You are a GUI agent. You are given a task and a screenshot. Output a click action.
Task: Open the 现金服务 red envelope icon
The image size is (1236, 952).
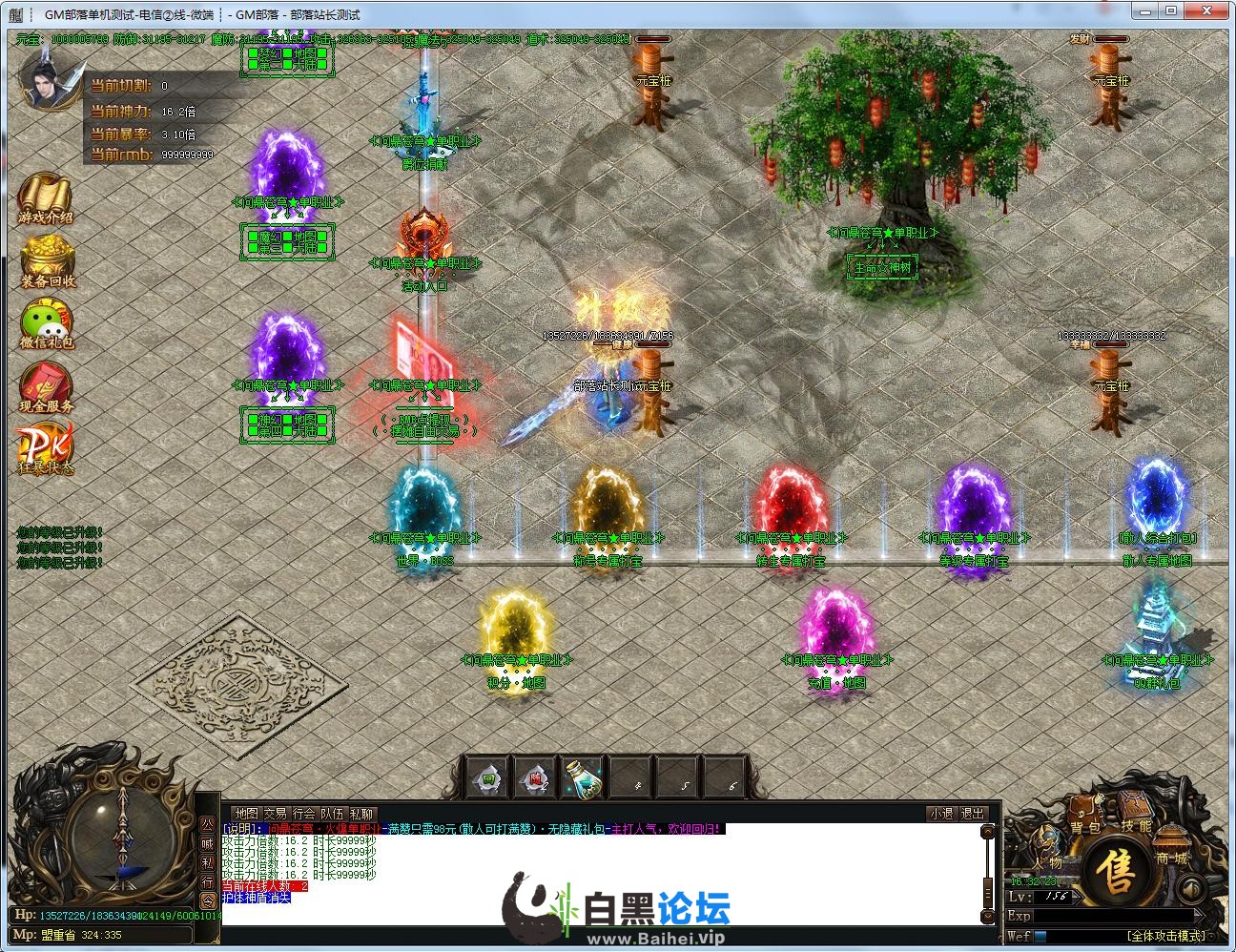coord(46,386)
